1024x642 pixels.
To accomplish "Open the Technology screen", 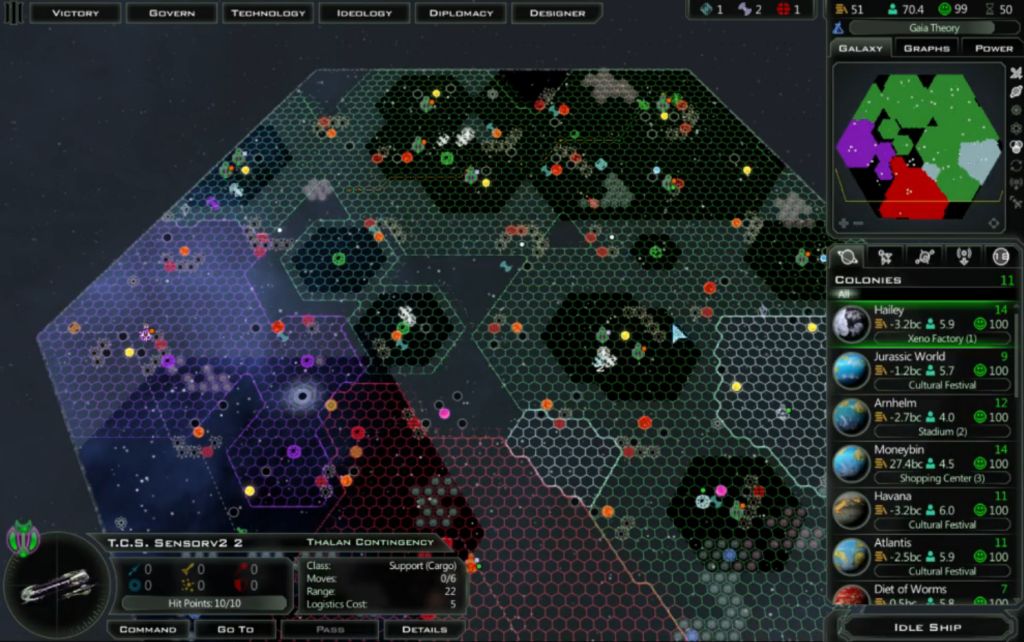I will pos(268,13).
